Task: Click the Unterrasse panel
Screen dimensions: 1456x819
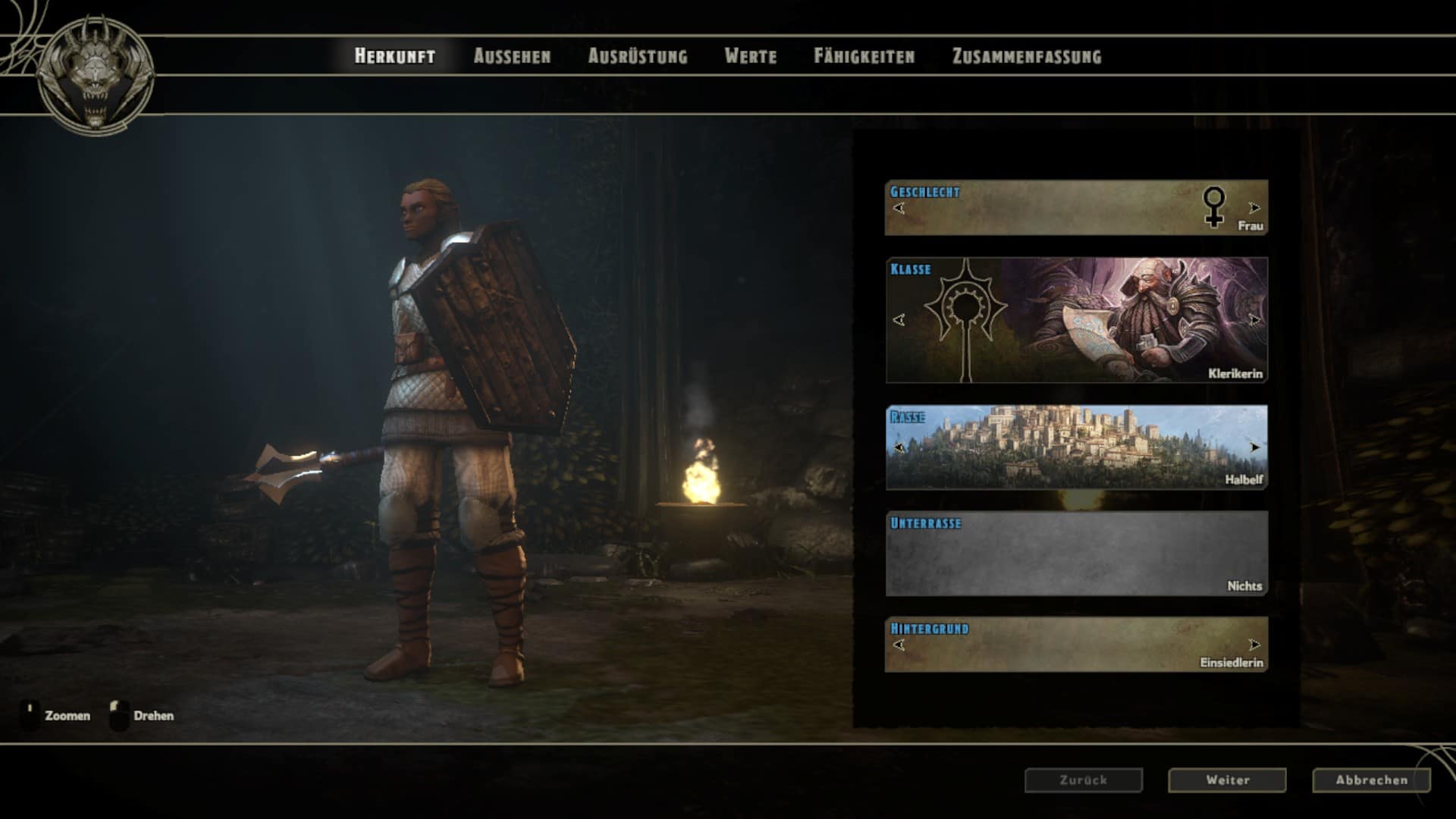Action: pos(1076,554)
